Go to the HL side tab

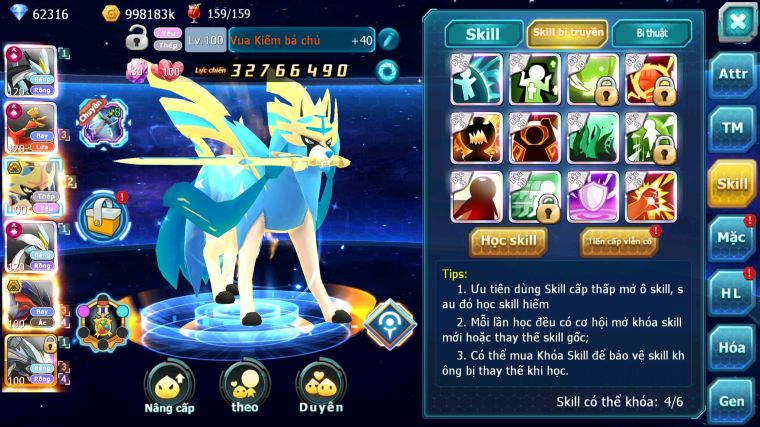[732, 293]
